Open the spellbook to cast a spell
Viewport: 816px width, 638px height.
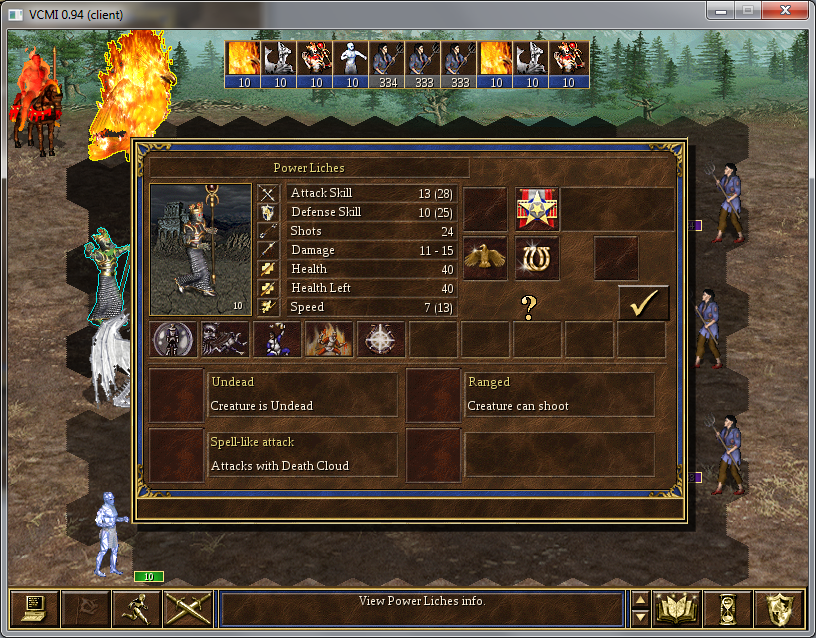(x=677, y=608)
